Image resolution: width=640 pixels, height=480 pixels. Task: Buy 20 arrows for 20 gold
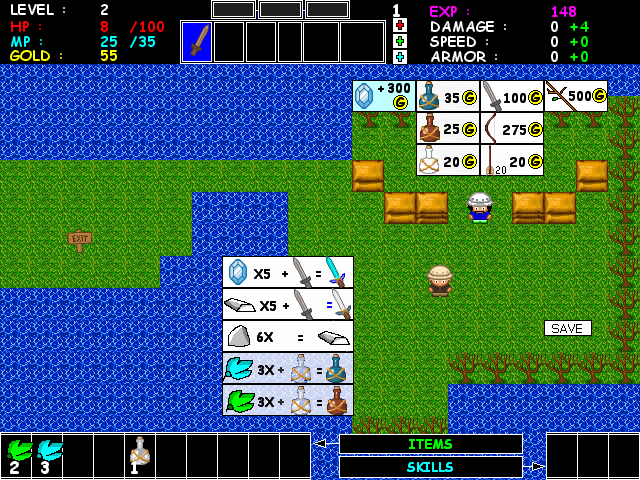coord(512,160)
